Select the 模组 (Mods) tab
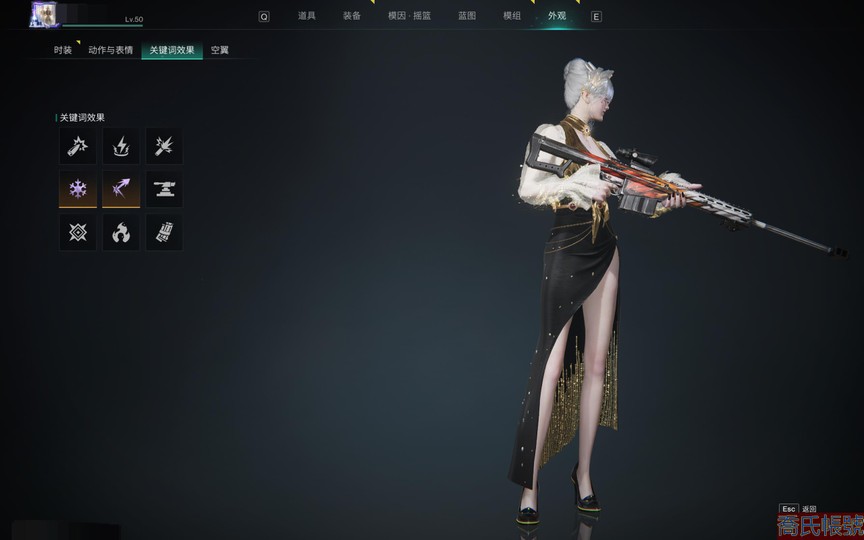 tap(511, 16)
